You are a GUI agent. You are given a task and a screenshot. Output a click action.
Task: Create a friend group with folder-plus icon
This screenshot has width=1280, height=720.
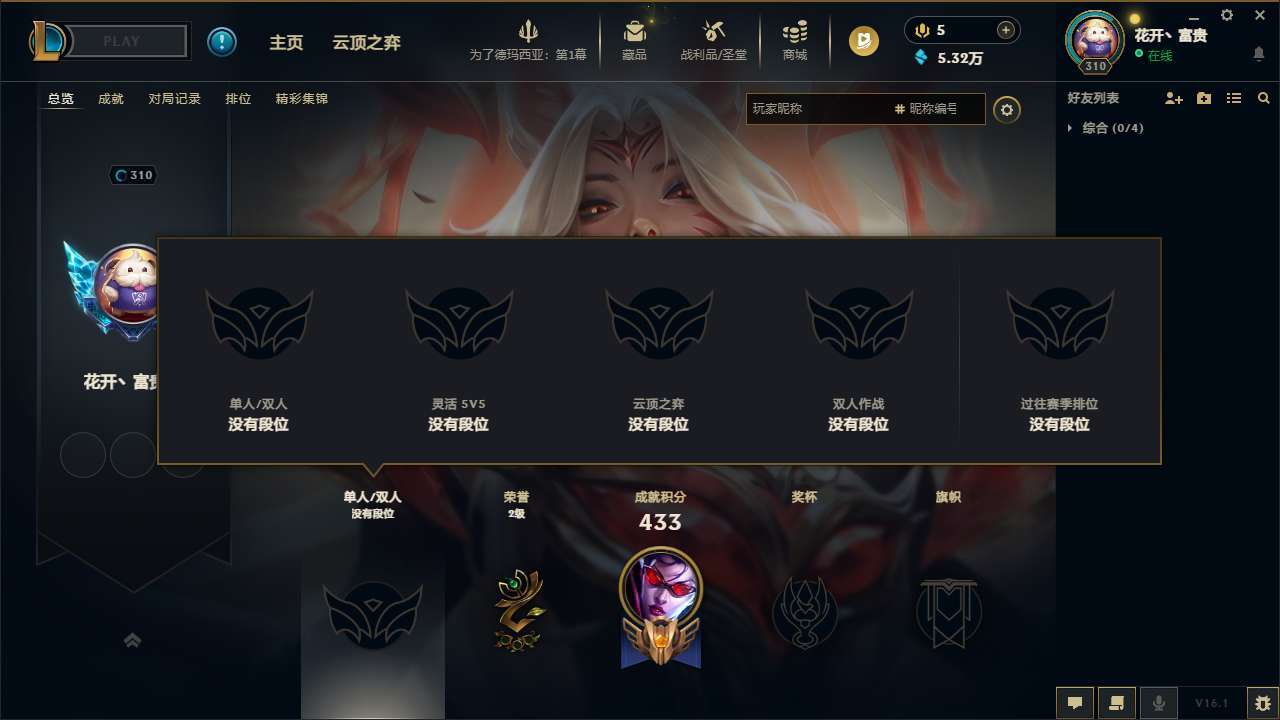tap(1203, 98)
